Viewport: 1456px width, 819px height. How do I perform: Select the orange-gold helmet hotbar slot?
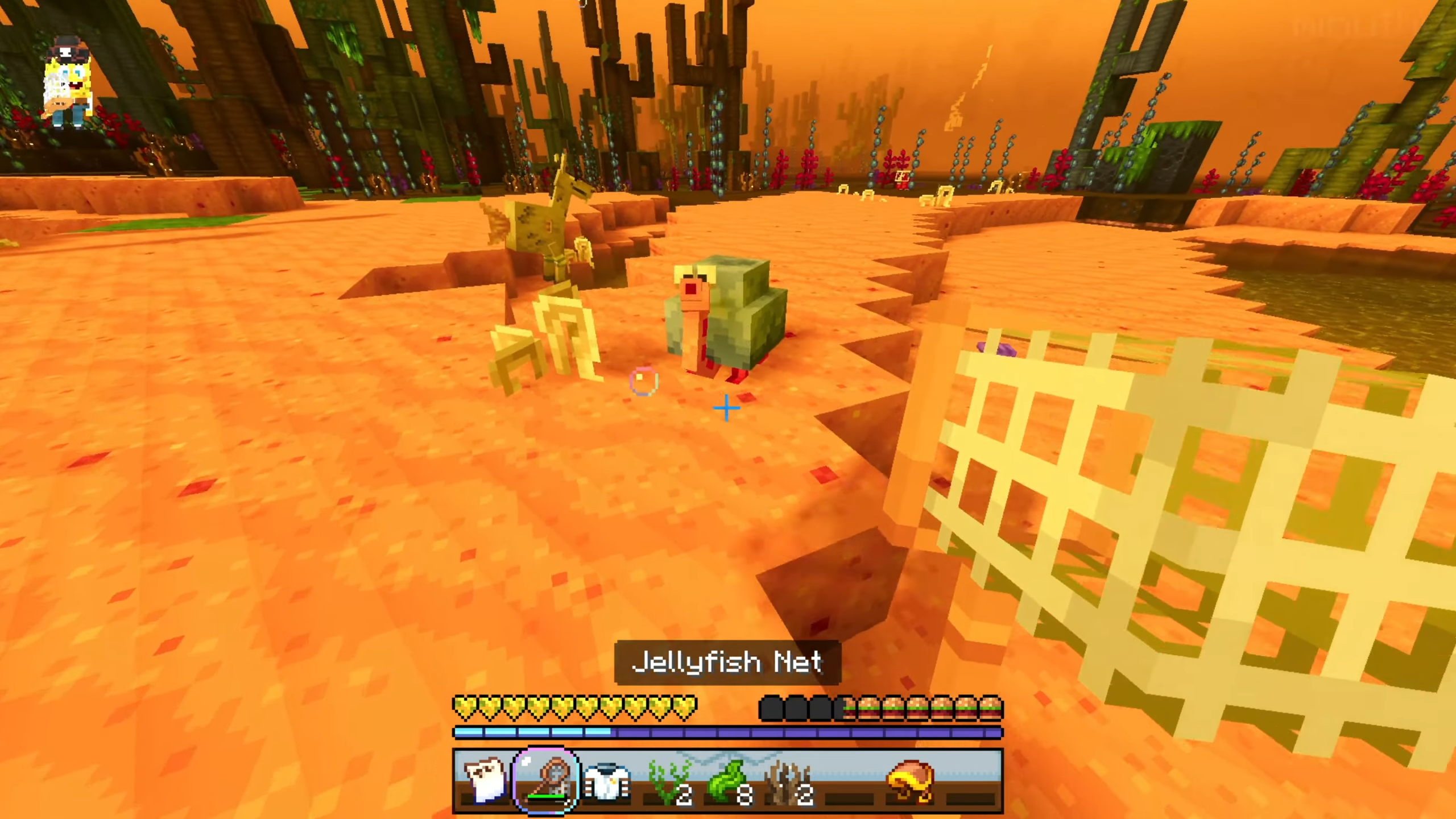click(912, 780)
